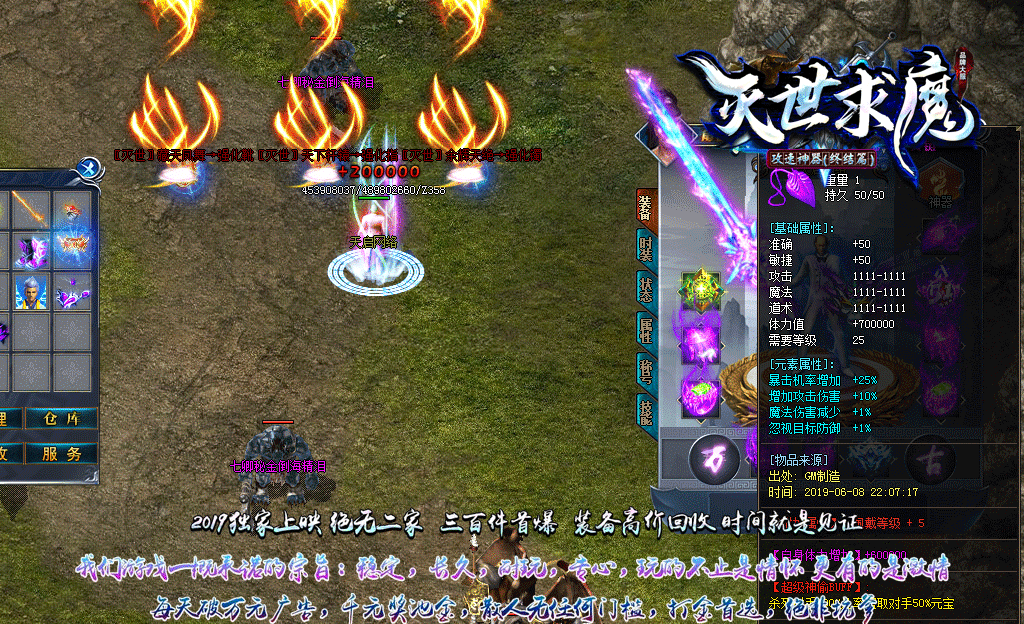The height and width of the screenshot is (624, 1024).
Task: Close the inventory bag panel
Action: pyautogui.click(x=90, y=168)
